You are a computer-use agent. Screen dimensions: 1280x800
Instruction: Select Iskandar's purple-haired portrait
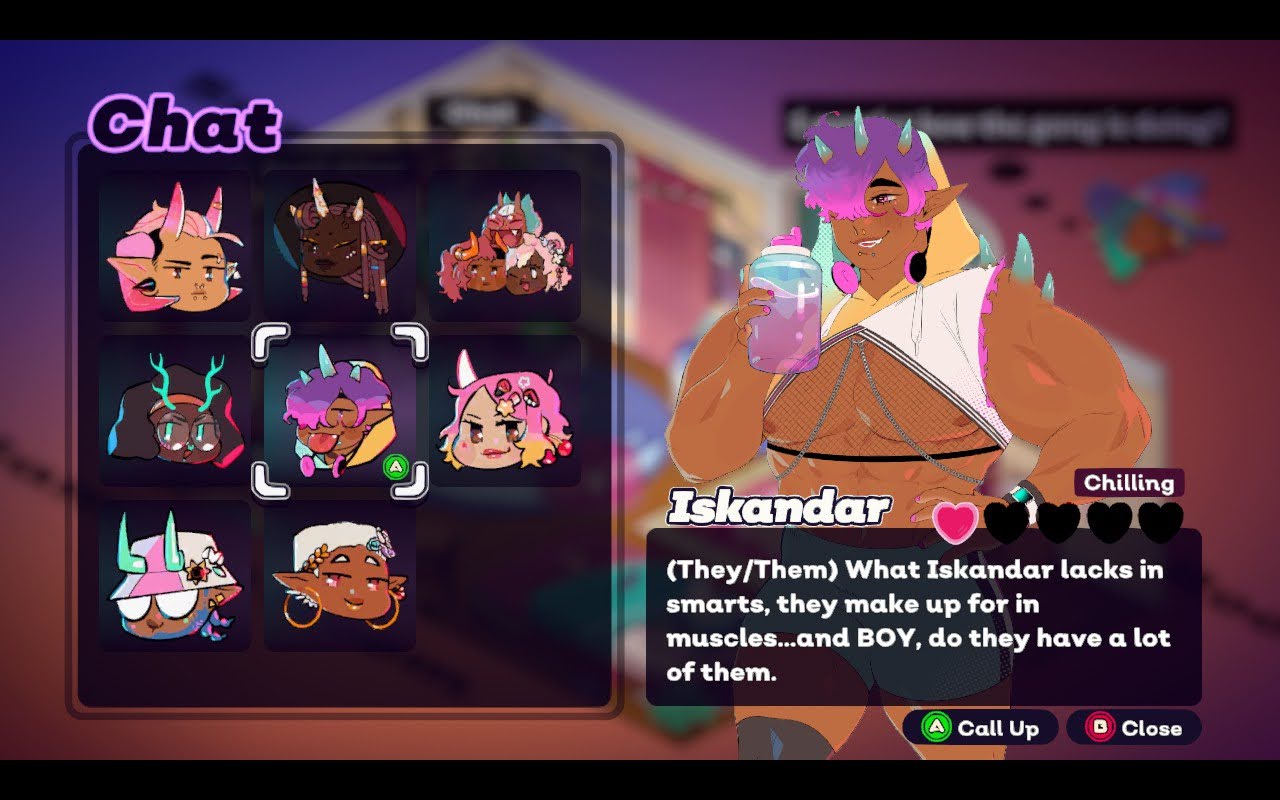pos(340,411)
